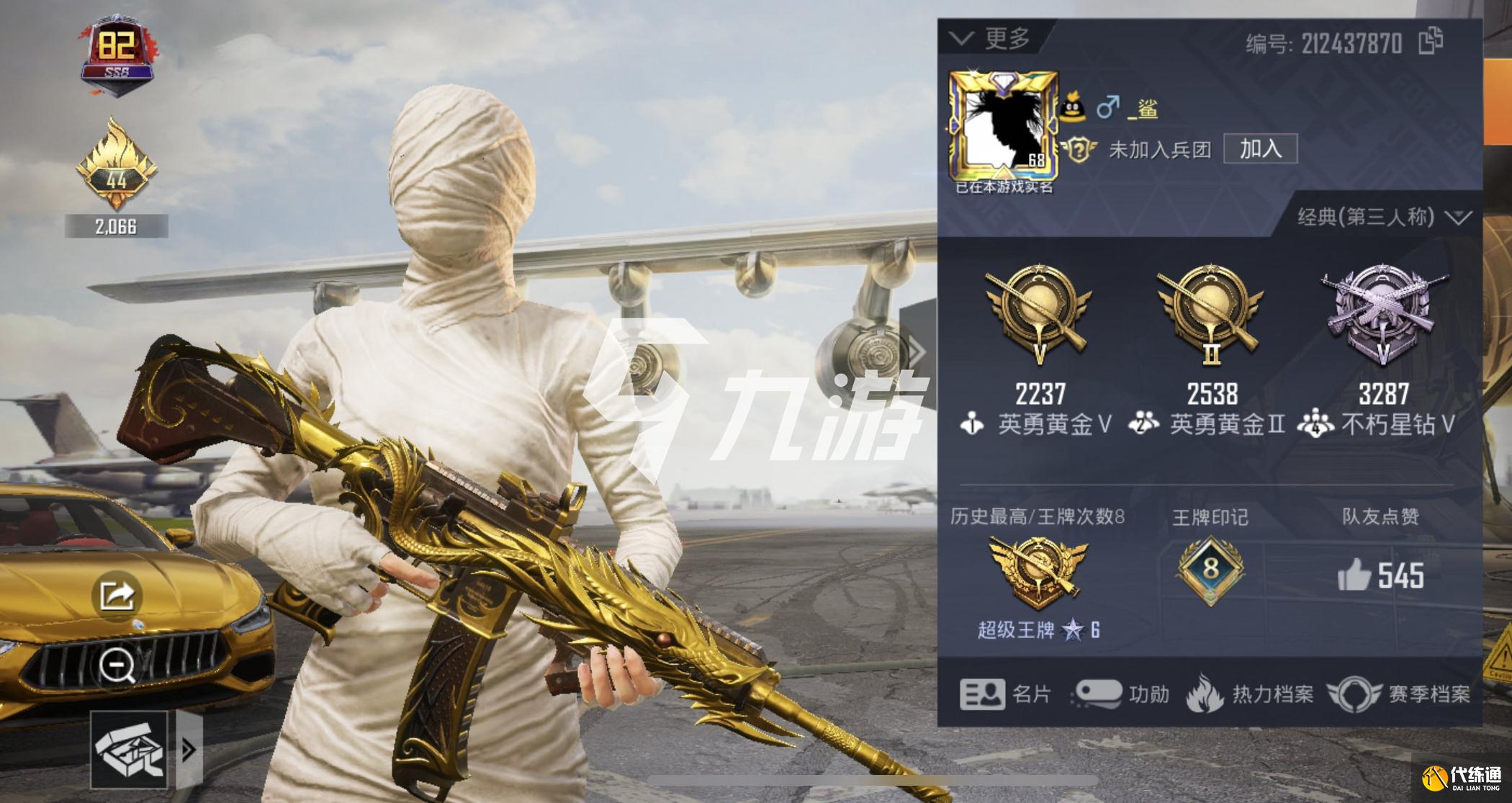Click the zoom-out magnifier icon

tap(117, 665)
